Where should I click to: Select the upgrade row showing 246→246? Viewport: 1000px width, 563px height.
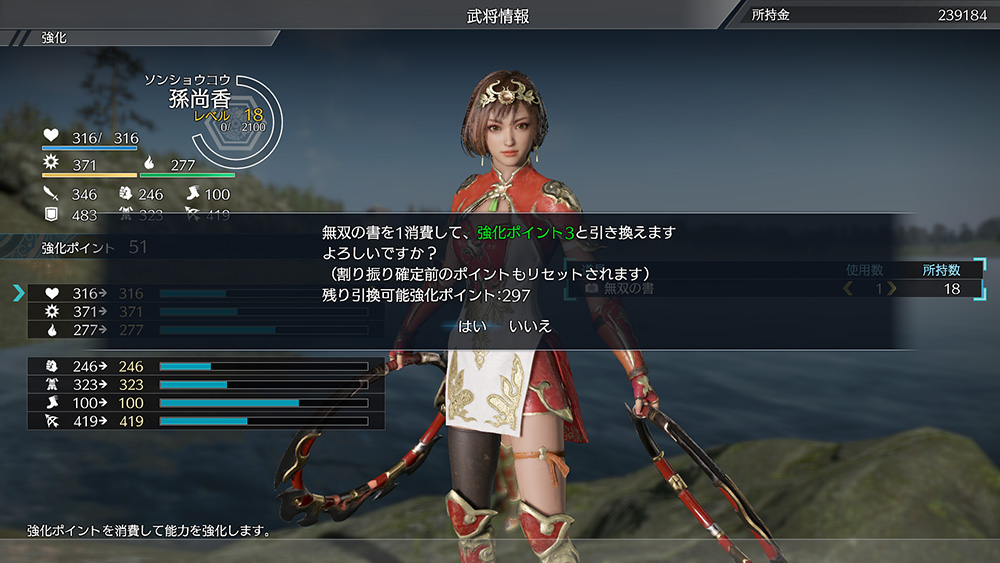click(x=205, y=367)
